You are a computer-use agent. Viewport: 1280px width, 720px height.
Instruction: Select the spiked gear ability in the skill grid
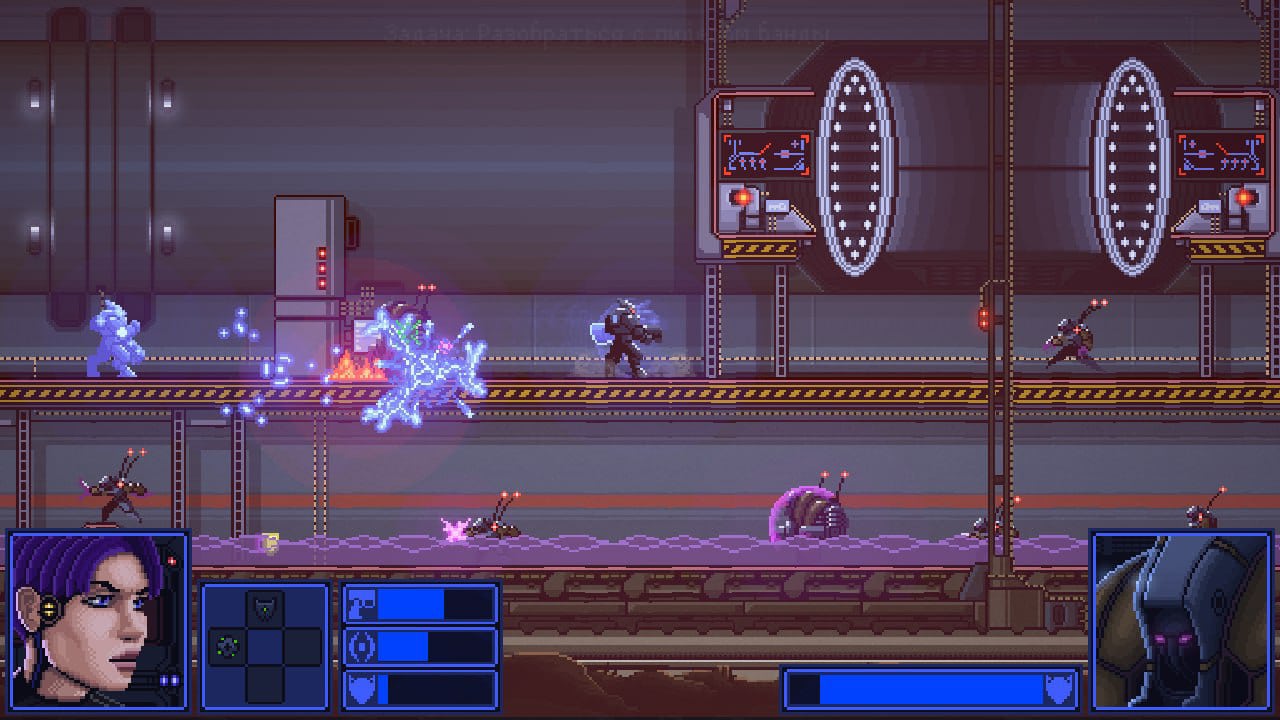pos(225,645)
